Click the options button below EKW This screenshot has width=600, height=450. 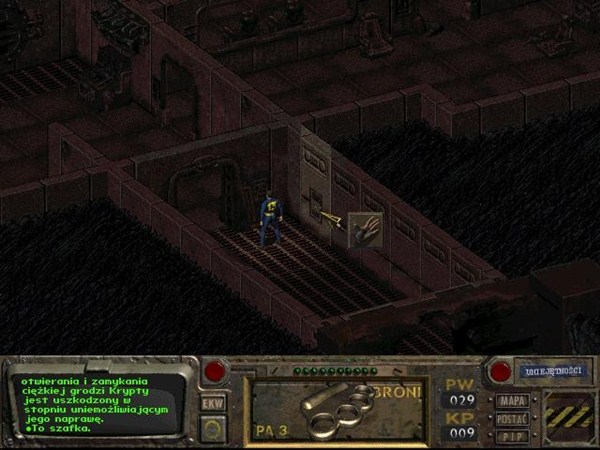[212, 428]
